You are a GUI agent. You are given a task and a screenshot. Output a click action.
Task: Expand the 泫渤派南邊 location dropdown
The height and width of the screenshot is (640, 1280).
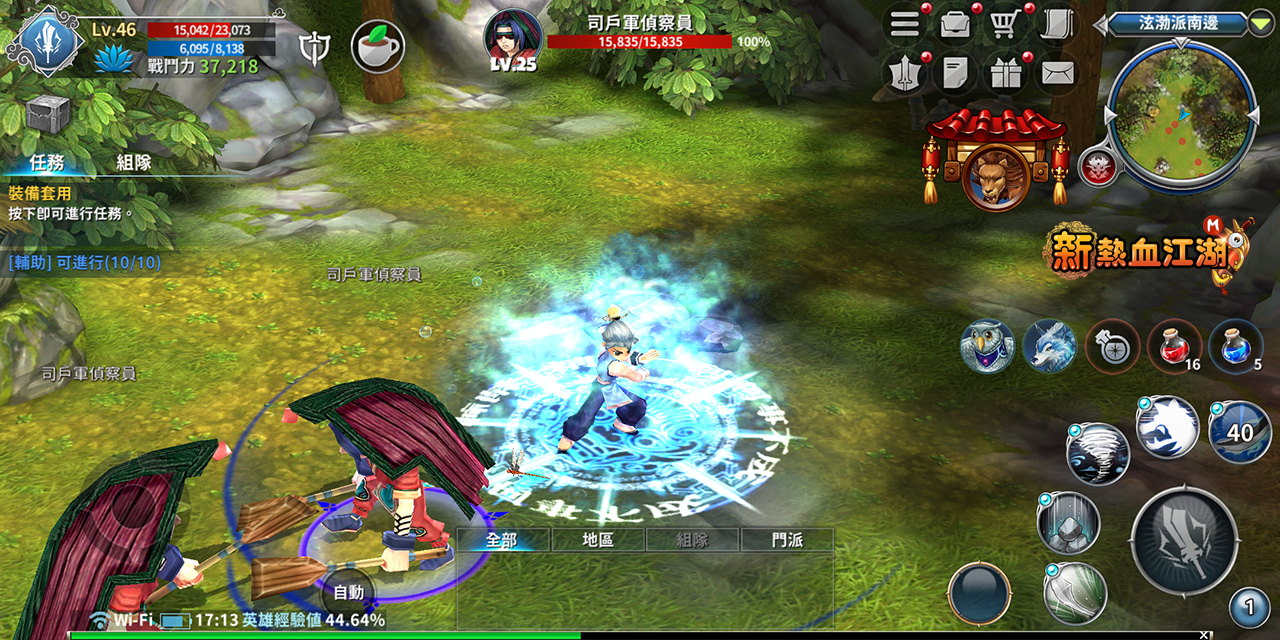click(1260, 24)
